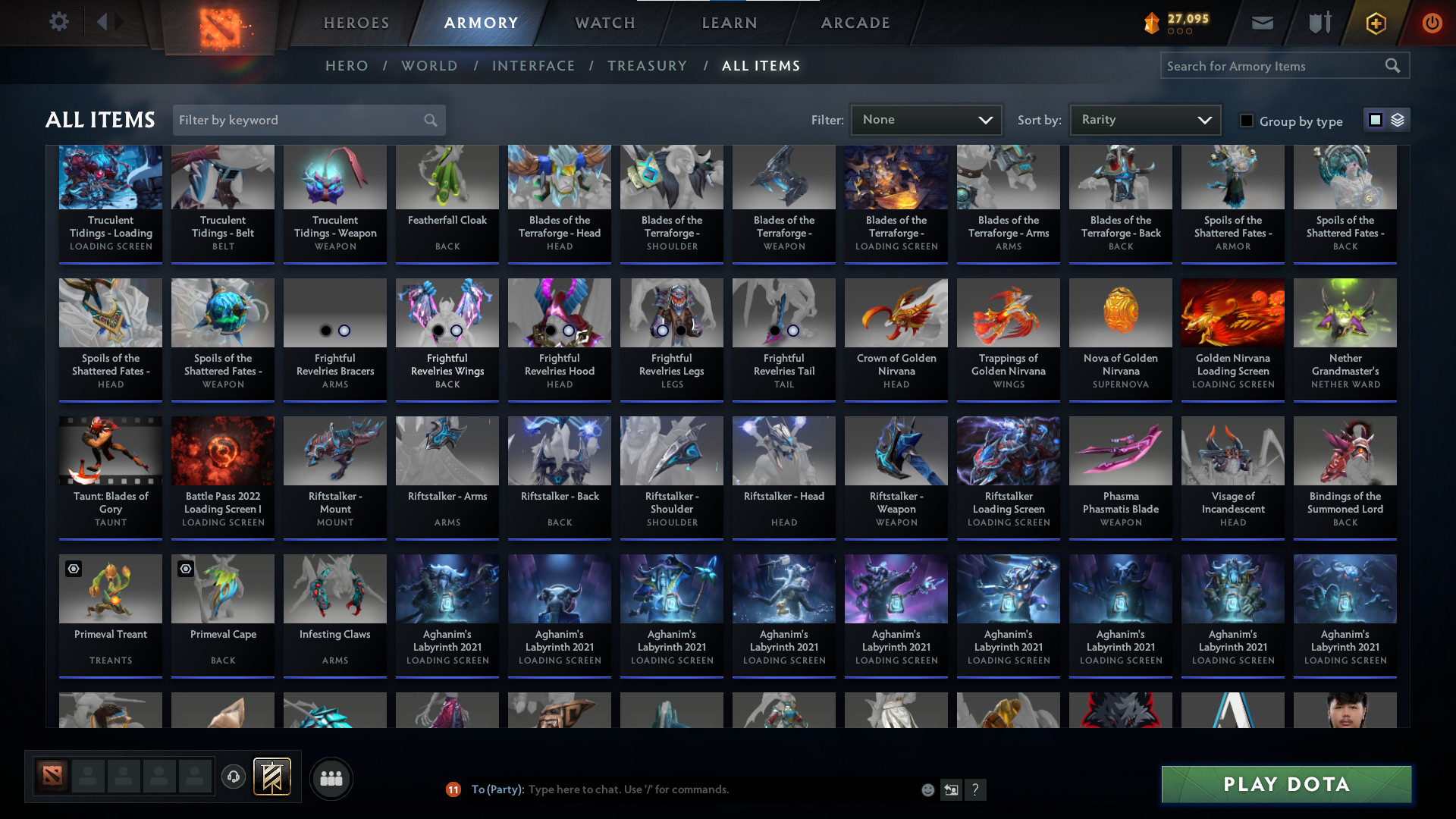Switch to the WATCH tab

pyautogui.click(x=604, y=23)
